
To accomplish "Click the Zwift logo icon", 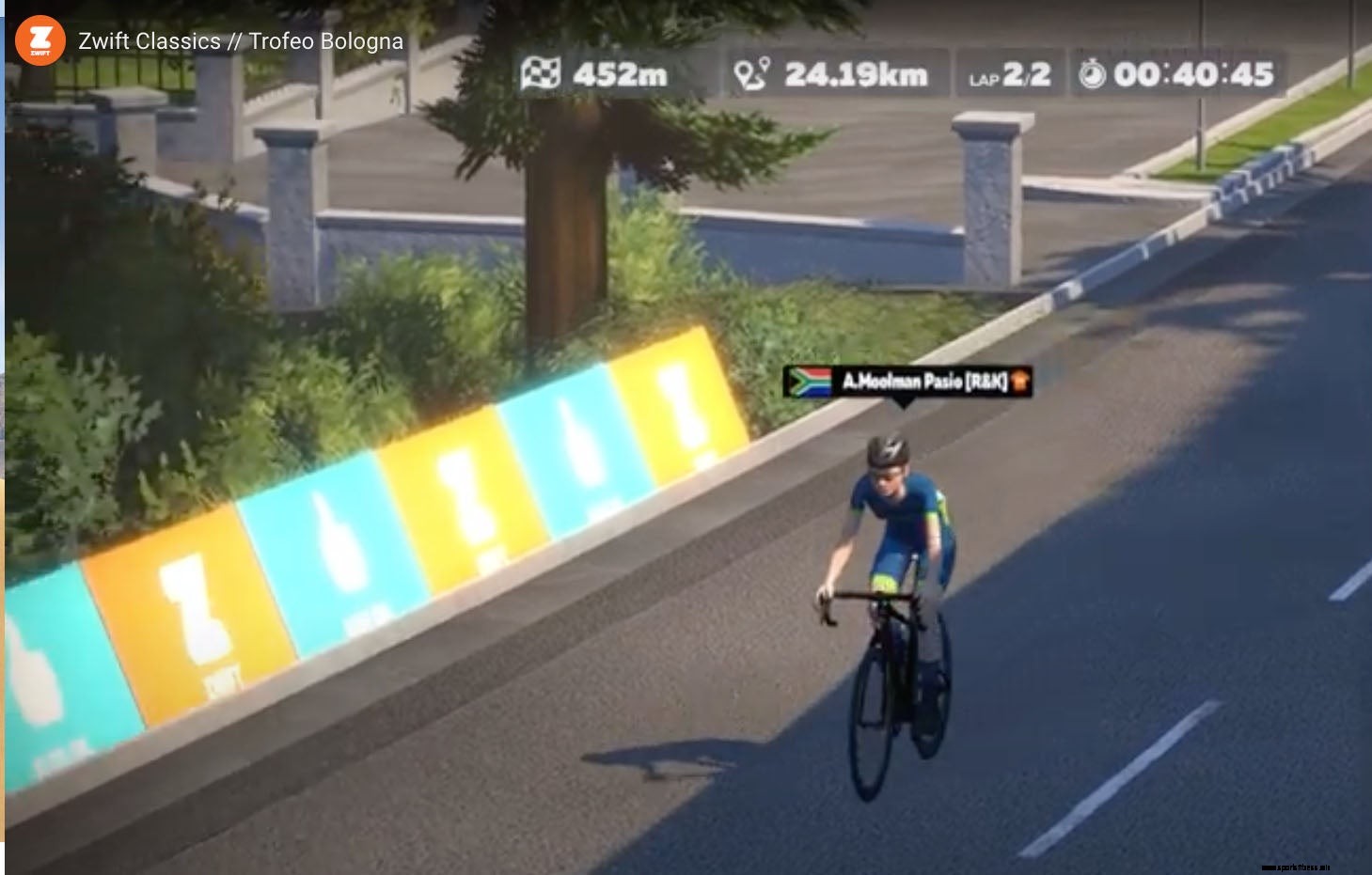I will coord(39,39).
